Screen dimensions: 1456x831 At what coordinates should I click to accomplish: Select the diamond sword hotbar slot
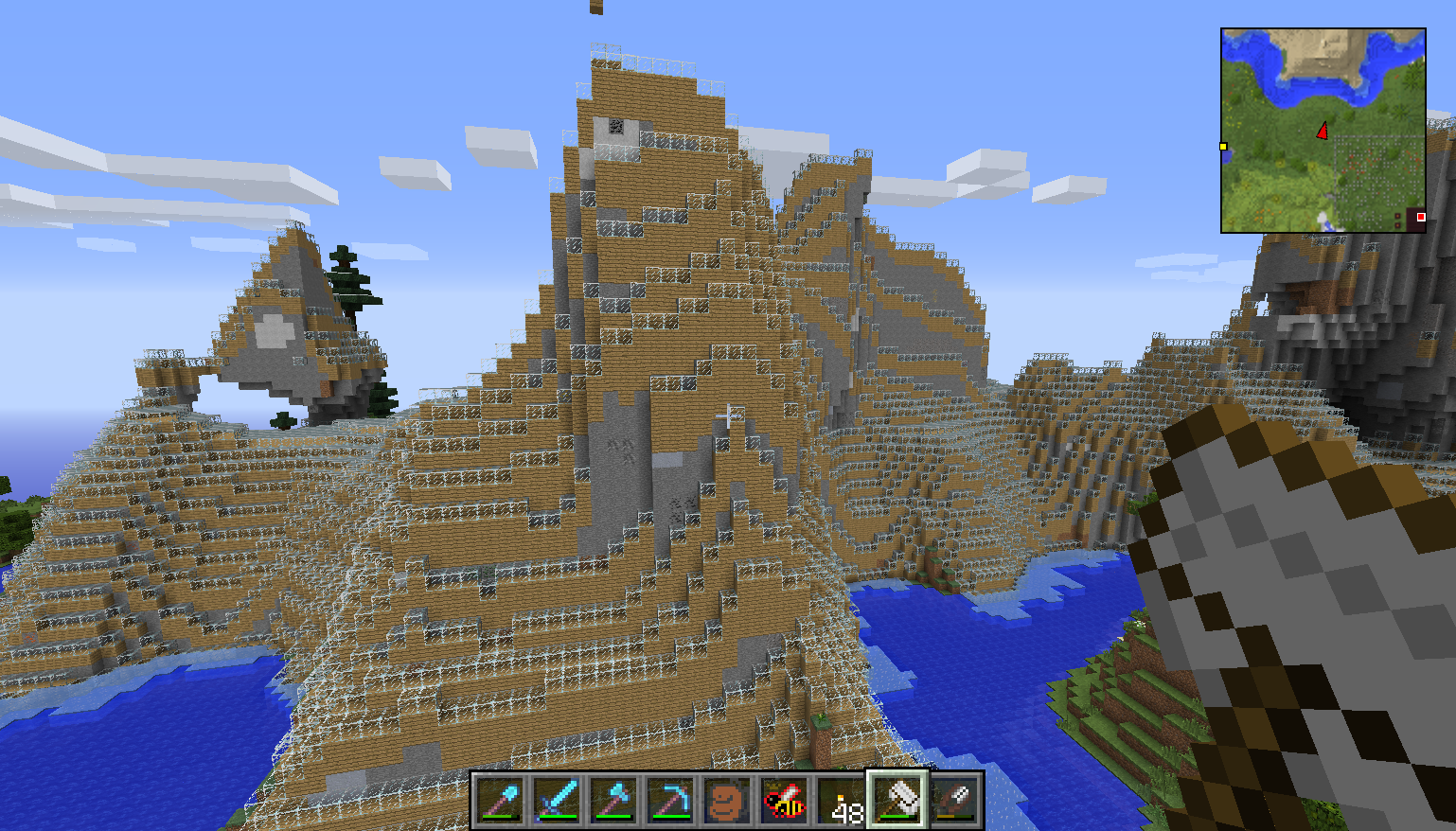coord(557,802)
